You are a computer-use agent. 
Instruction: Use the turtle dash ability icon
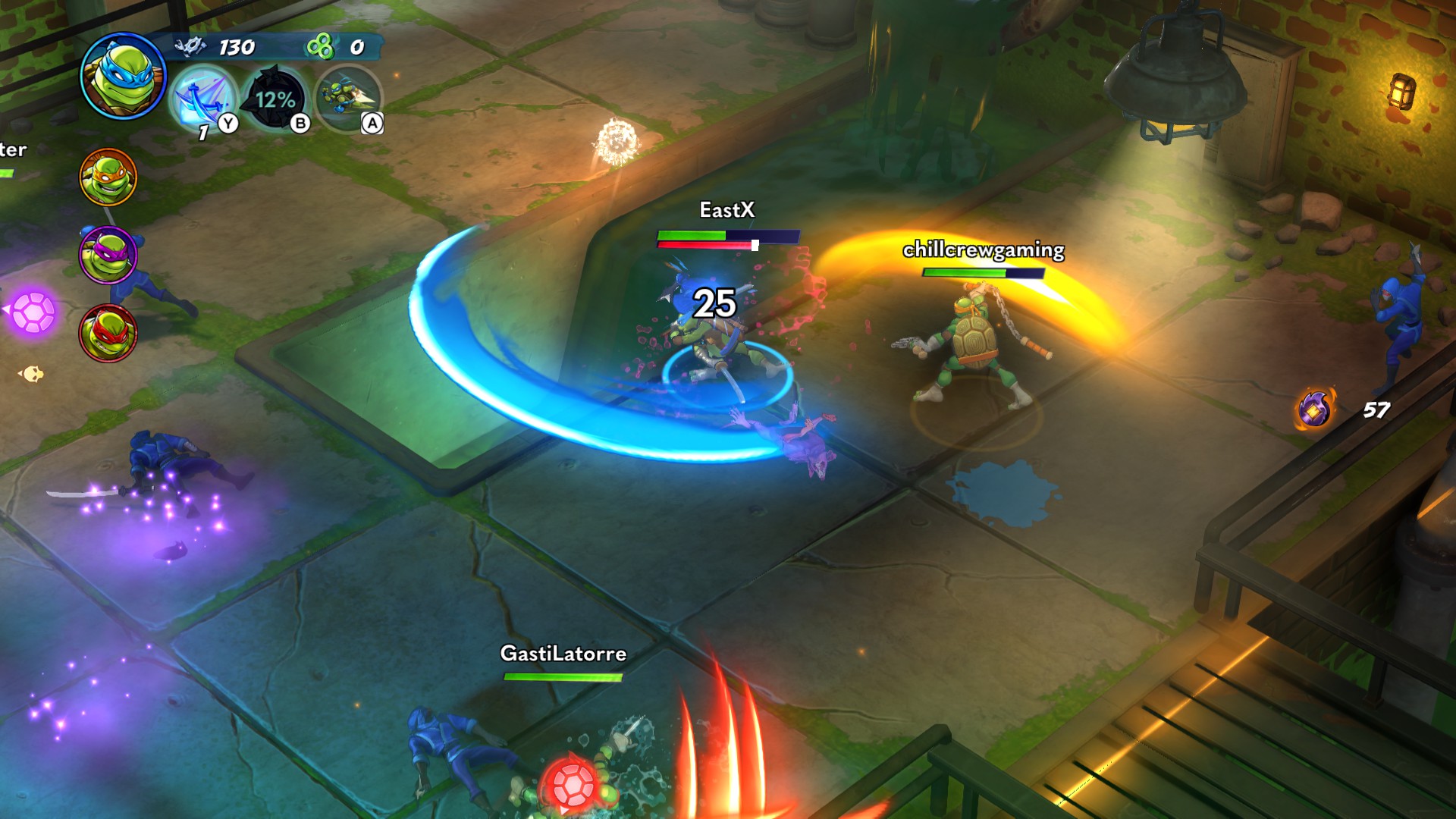[x=348, y=98]
